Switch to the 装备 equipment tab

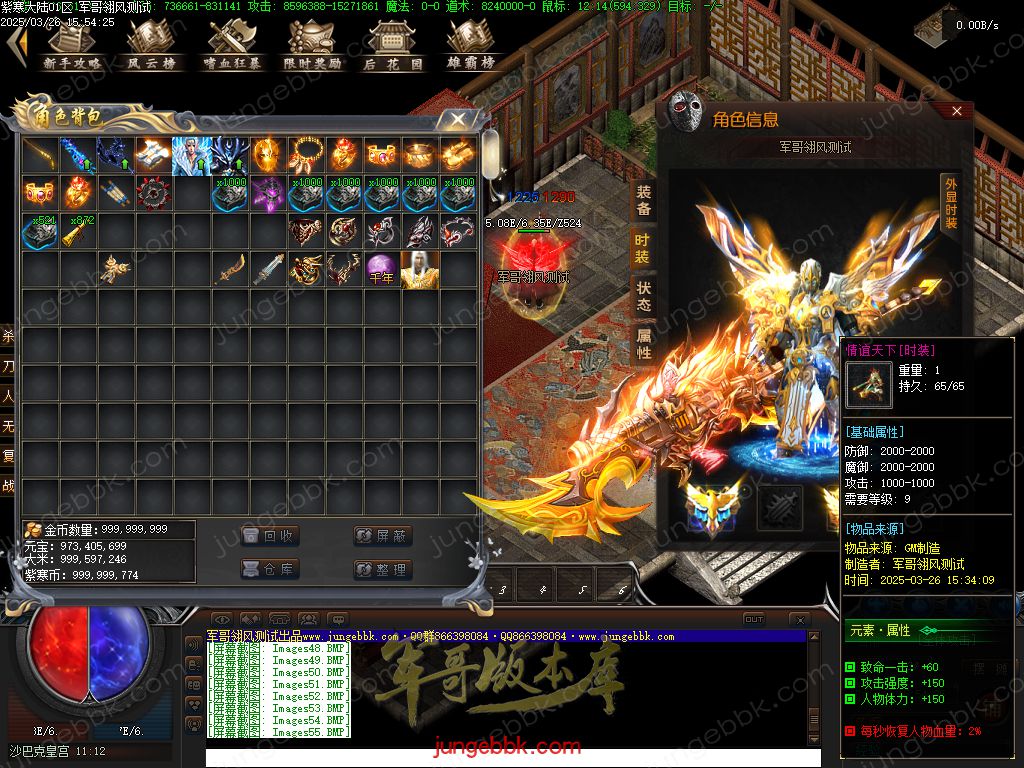[643, 201]
